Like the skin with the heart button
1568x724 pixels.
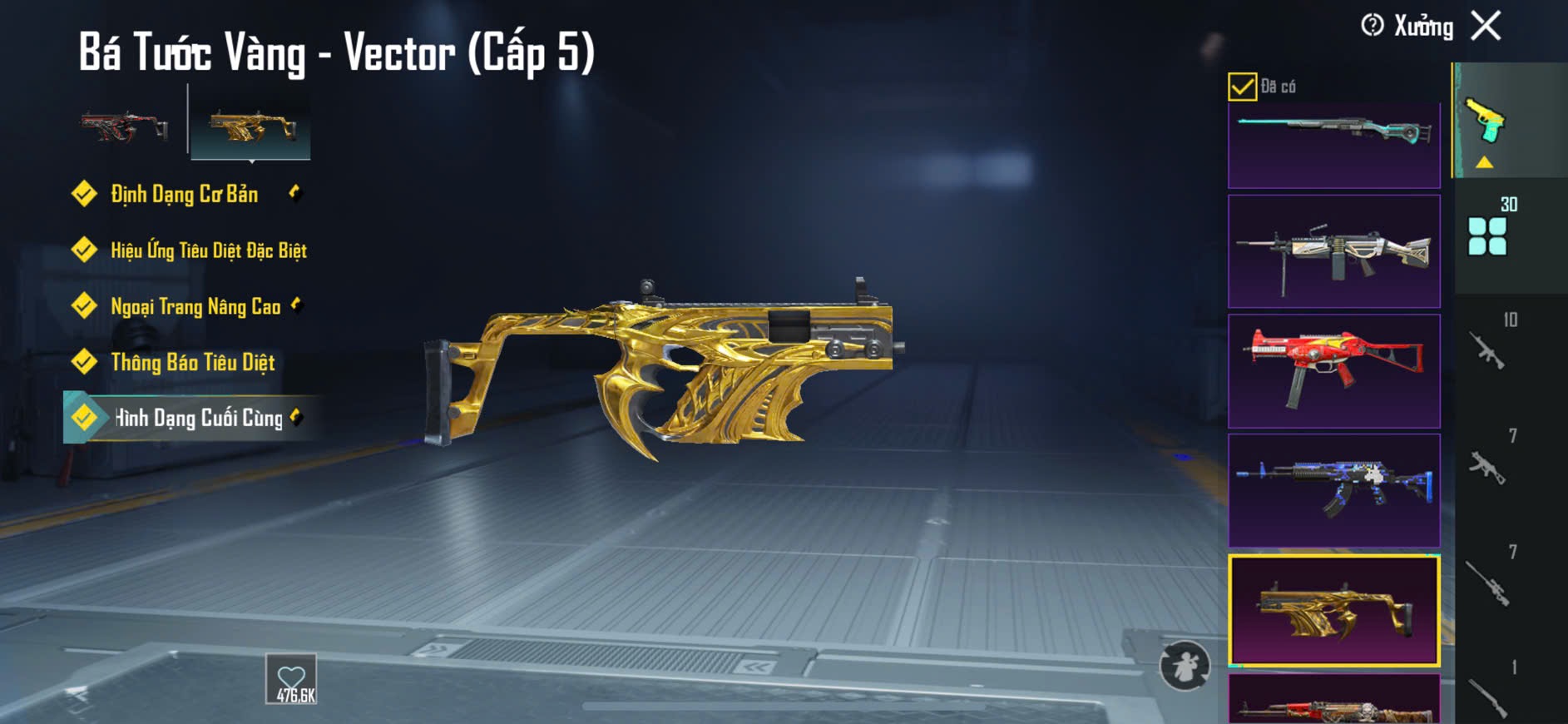(291, 679)
